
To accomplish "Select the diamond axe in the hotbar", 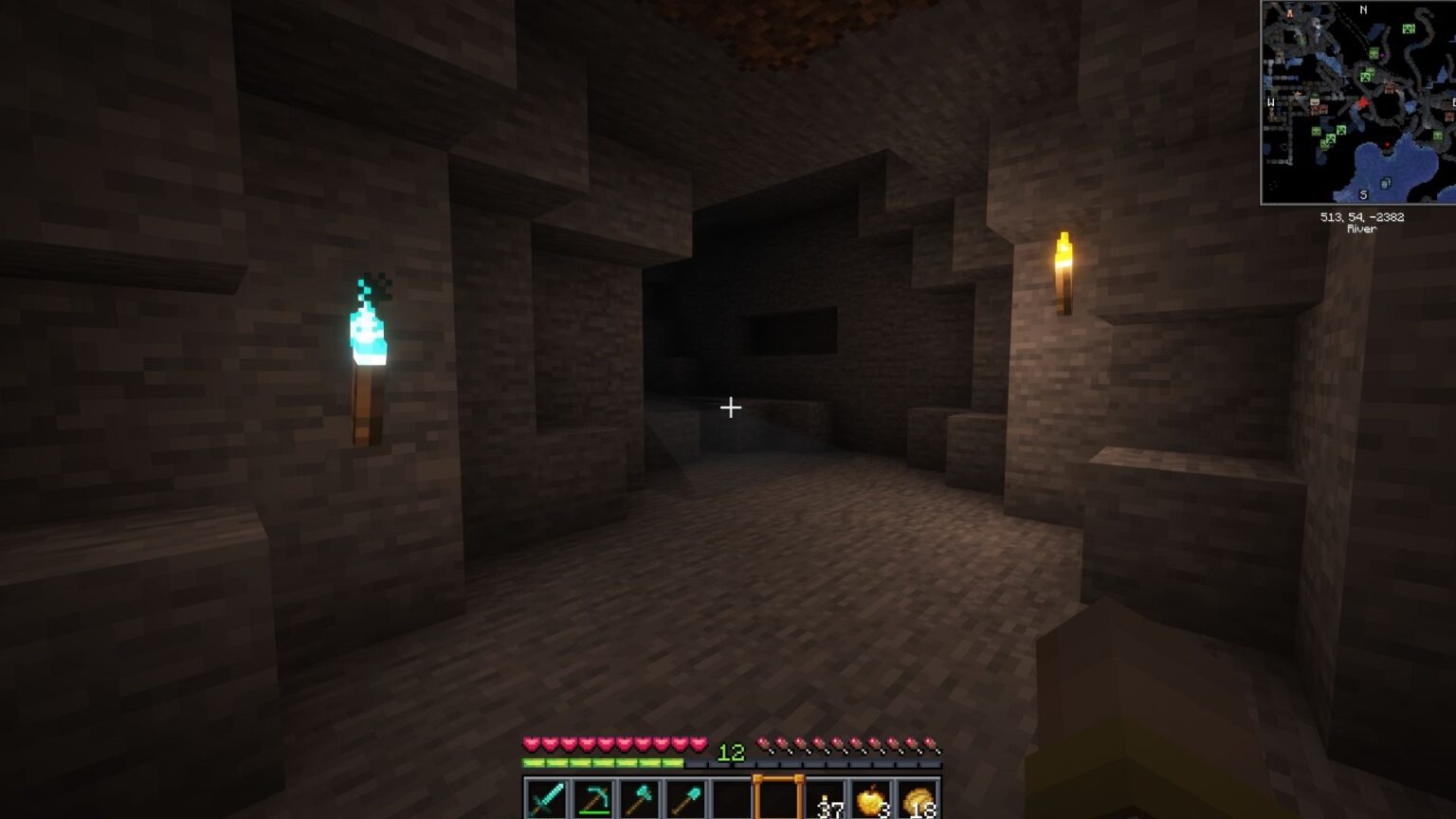I will (x=639, y=796).
